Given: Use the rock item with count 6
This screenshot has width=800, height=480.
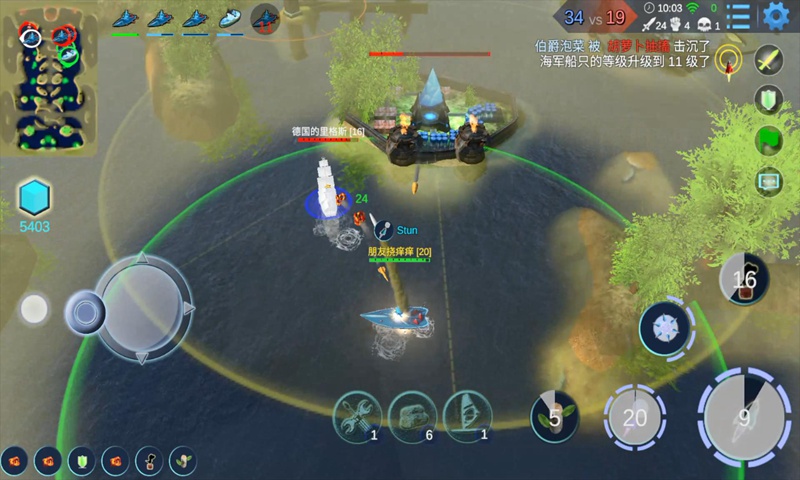Looking at the screenshot, I should (412, 413).
